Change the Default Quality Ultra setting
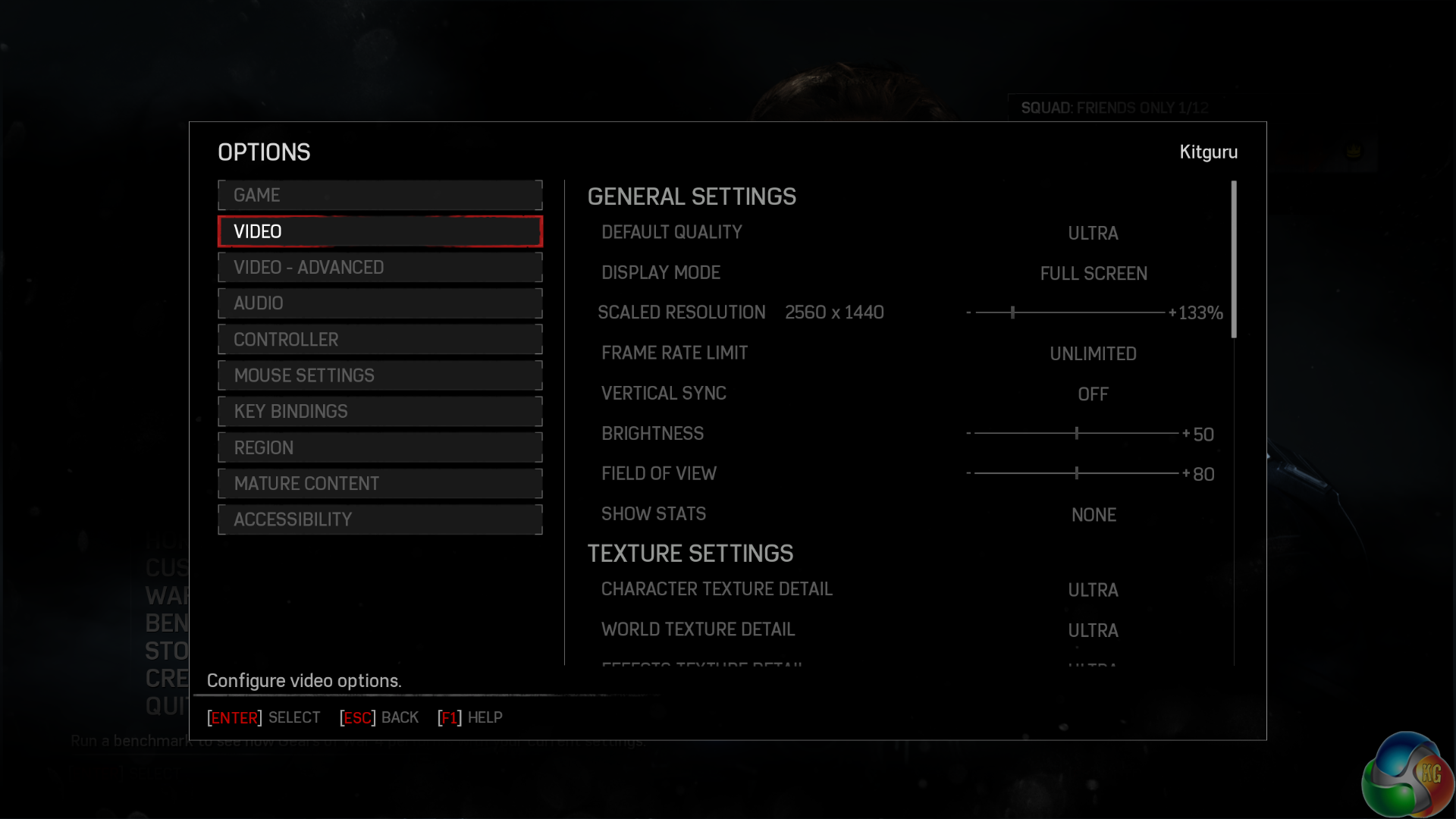The image size is (1456, 819). (x=1093, y=234)
